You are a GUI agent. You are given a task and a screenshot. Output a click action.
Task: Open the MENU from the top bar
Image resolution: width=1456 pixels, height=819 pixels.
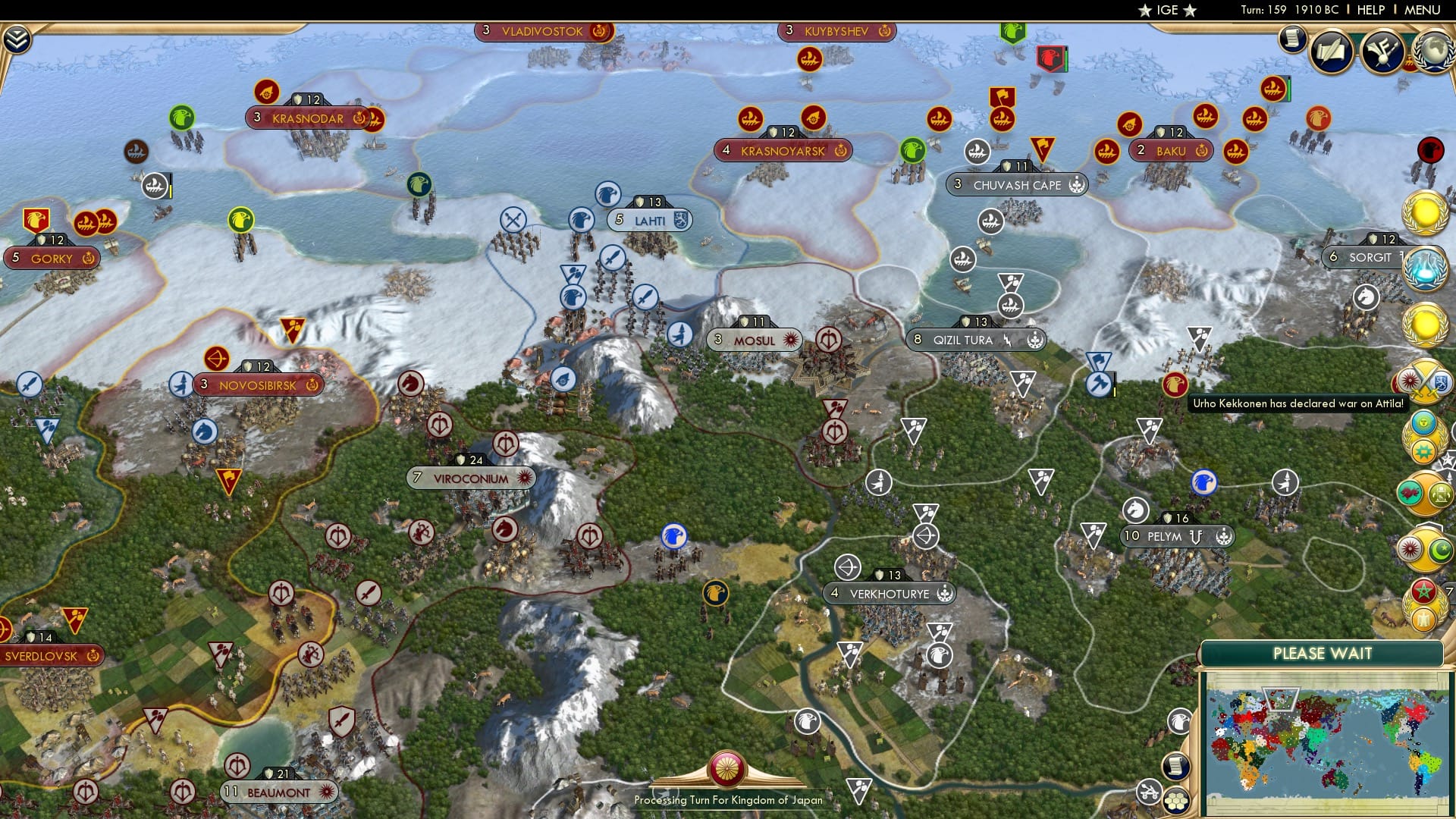click(x=1423, y=10)
